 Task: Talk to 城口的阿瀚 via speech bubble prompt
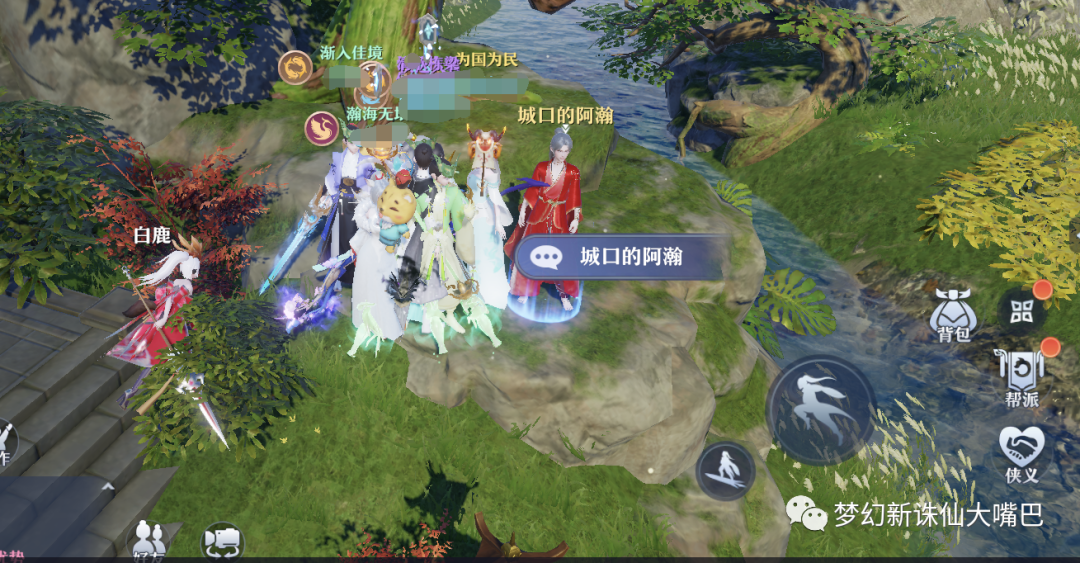618,258
